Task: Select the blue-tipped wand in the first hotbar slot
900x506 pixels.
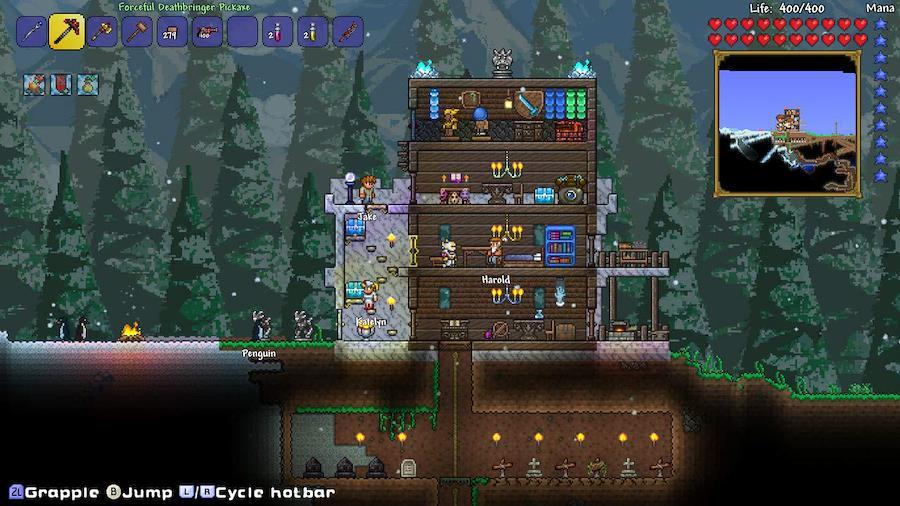Action: (30, 32)
